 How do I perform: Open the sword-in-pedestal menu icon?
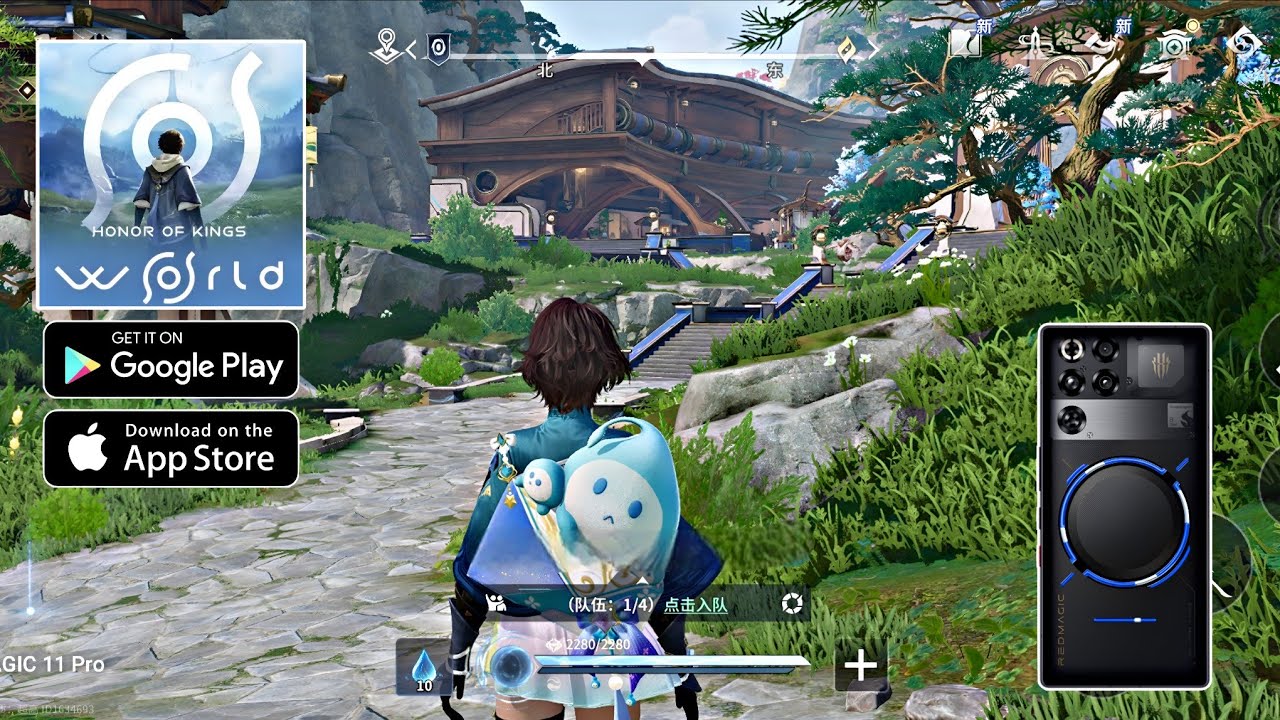tap(1034, 43)
